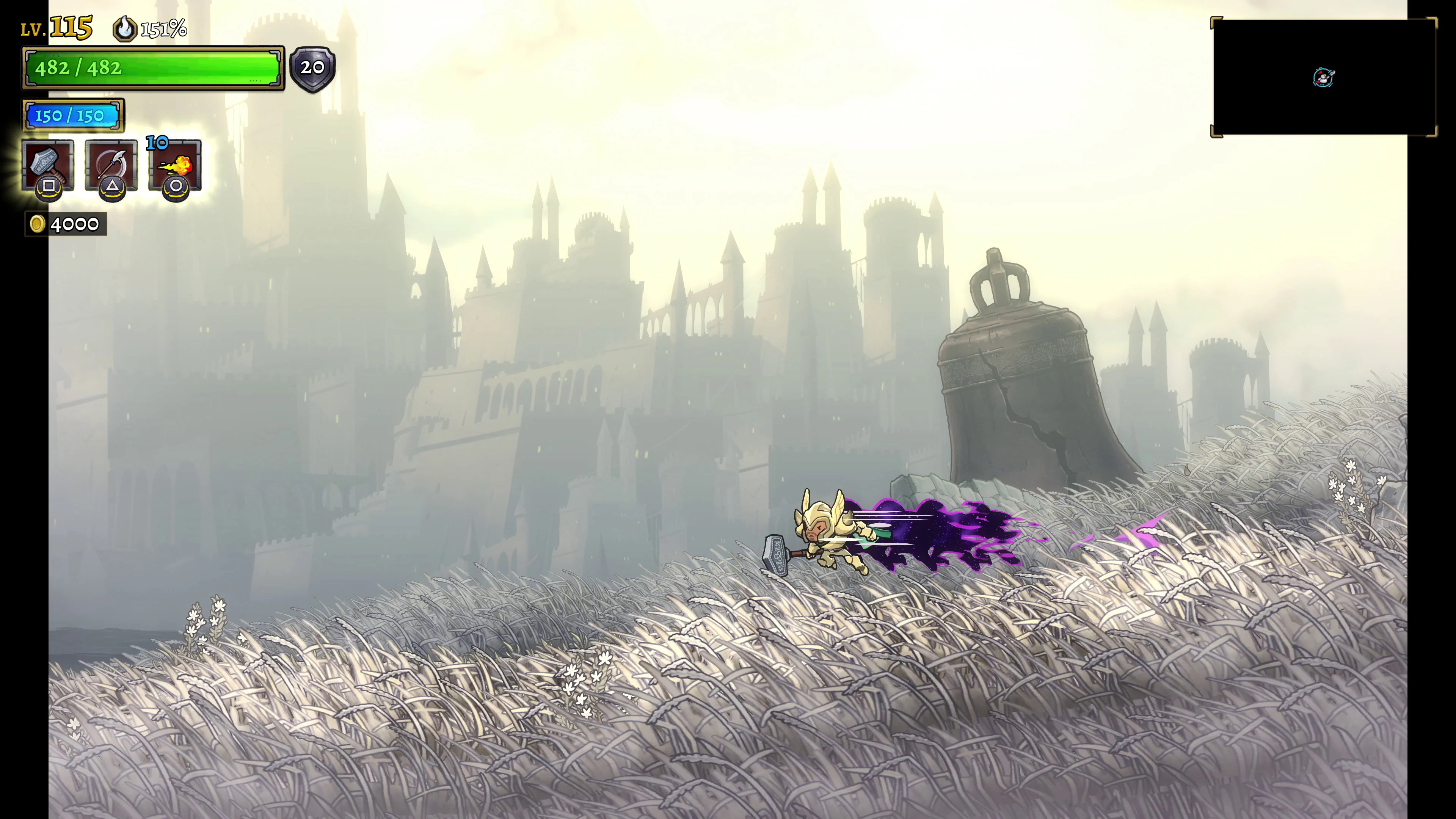Click the resolve flame icon beside 151%
The image size is (1456, 819).
click(x=126, y=30)
